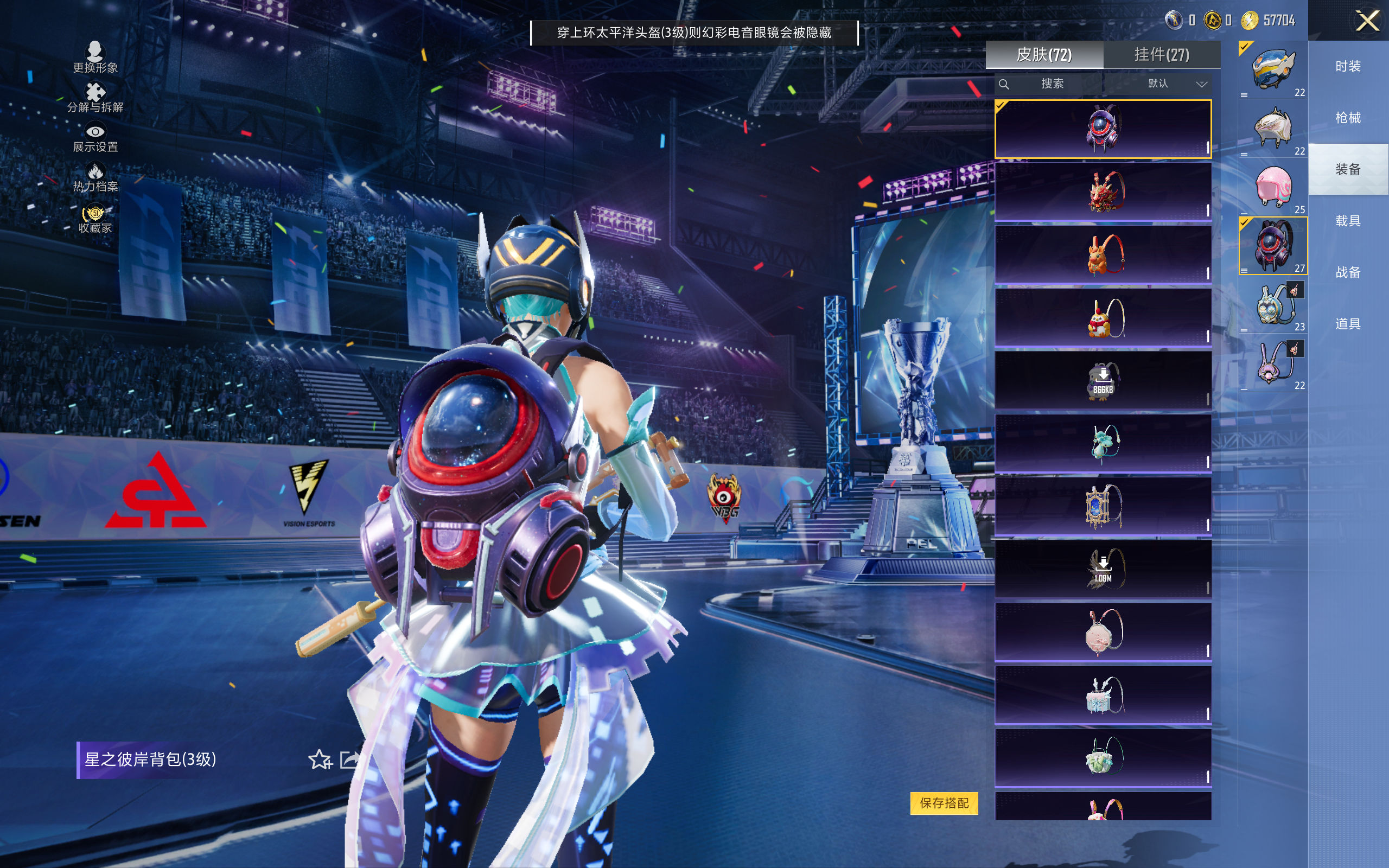This screenshot has width=1389, height=868.
Task: Switch to the 挂件(27) tab
Action: pos(1161,55)
